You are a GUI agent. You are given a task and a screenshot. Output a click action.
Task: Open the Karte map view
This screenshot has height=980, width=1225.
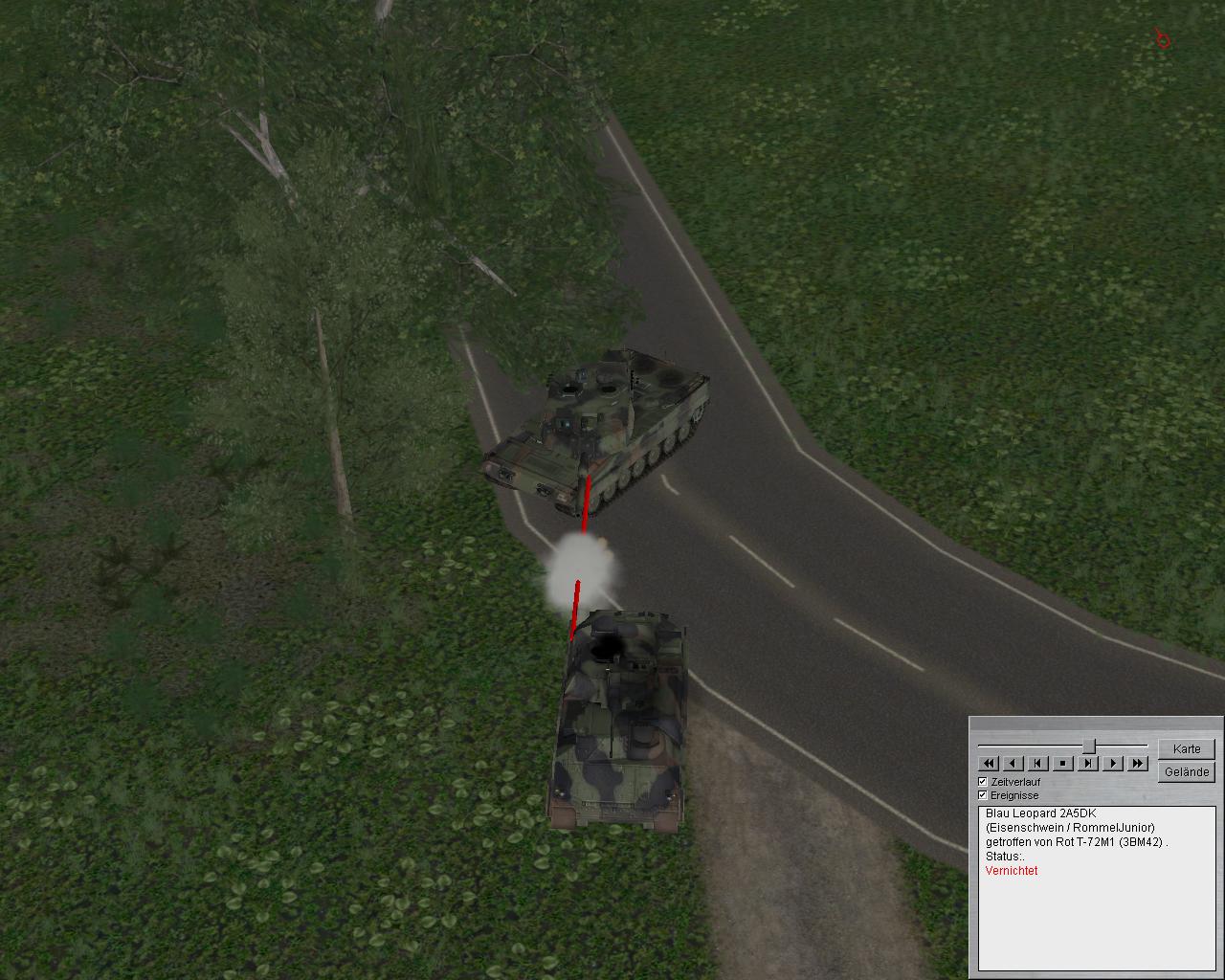(x=1186, y=748)
